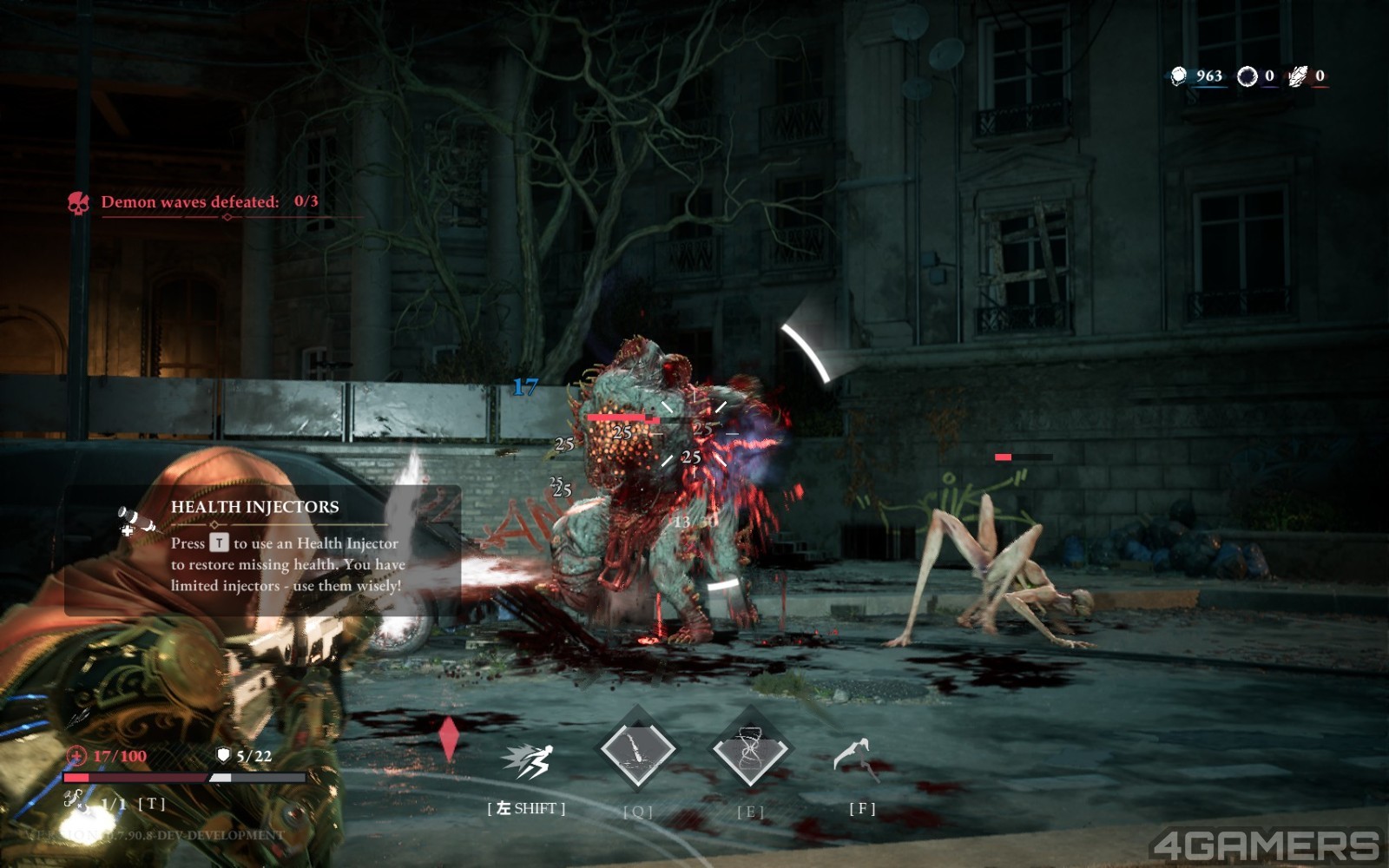This screenshot has width=1389, height=868.
Task: Use the health injector syringe icon
Action: click(79, 800)
